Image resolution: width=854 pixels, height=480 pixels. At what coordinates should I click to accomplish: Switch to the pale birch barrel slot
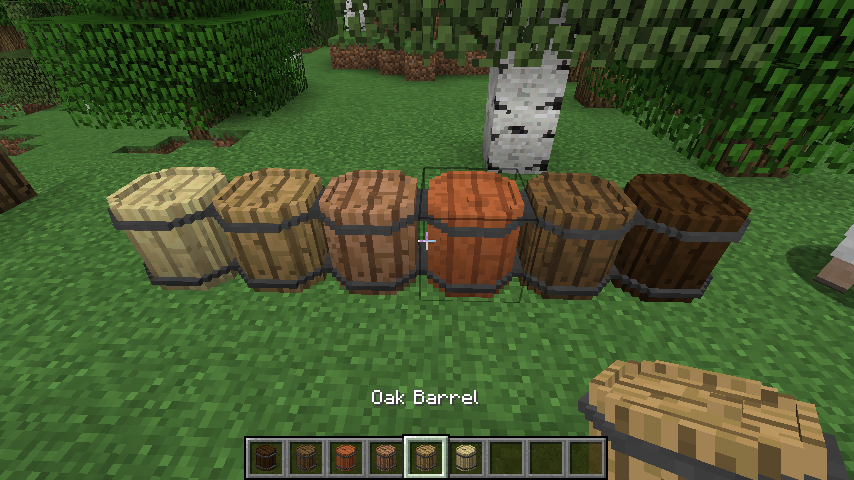(465, 458)
